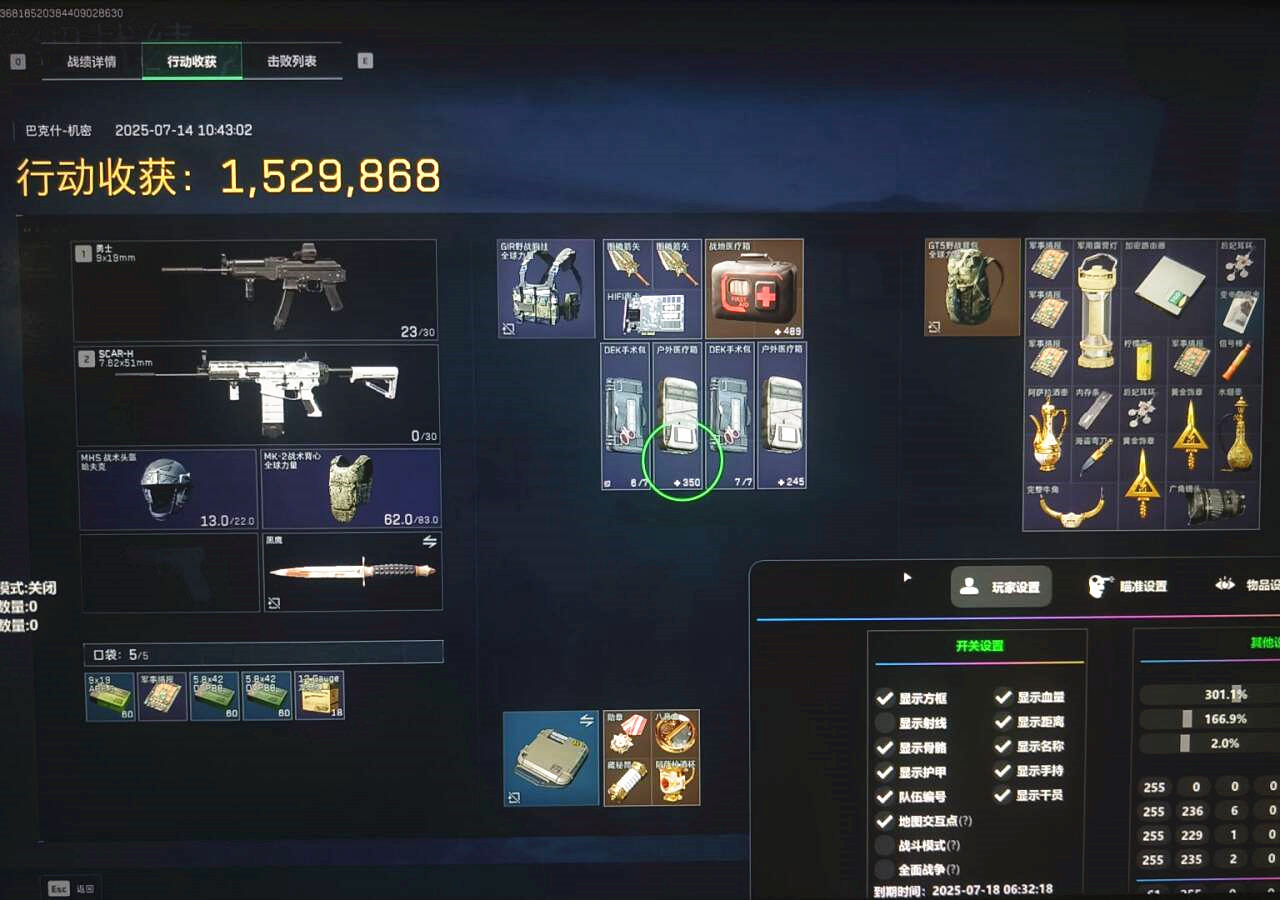Click the safe box container slot

[551, 759]
